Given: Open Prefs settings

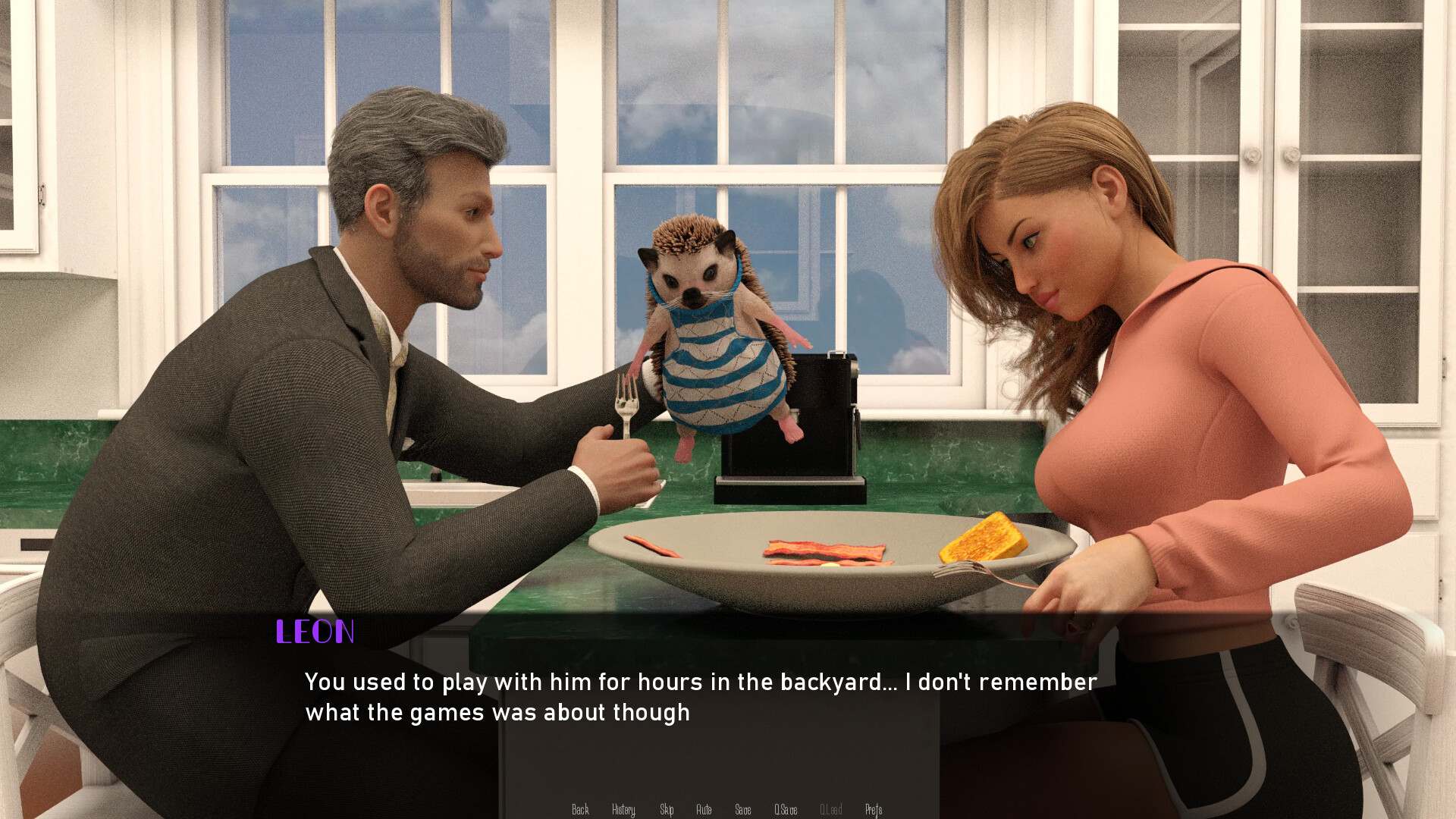Looking at the screenshot, I should point(874,810).
